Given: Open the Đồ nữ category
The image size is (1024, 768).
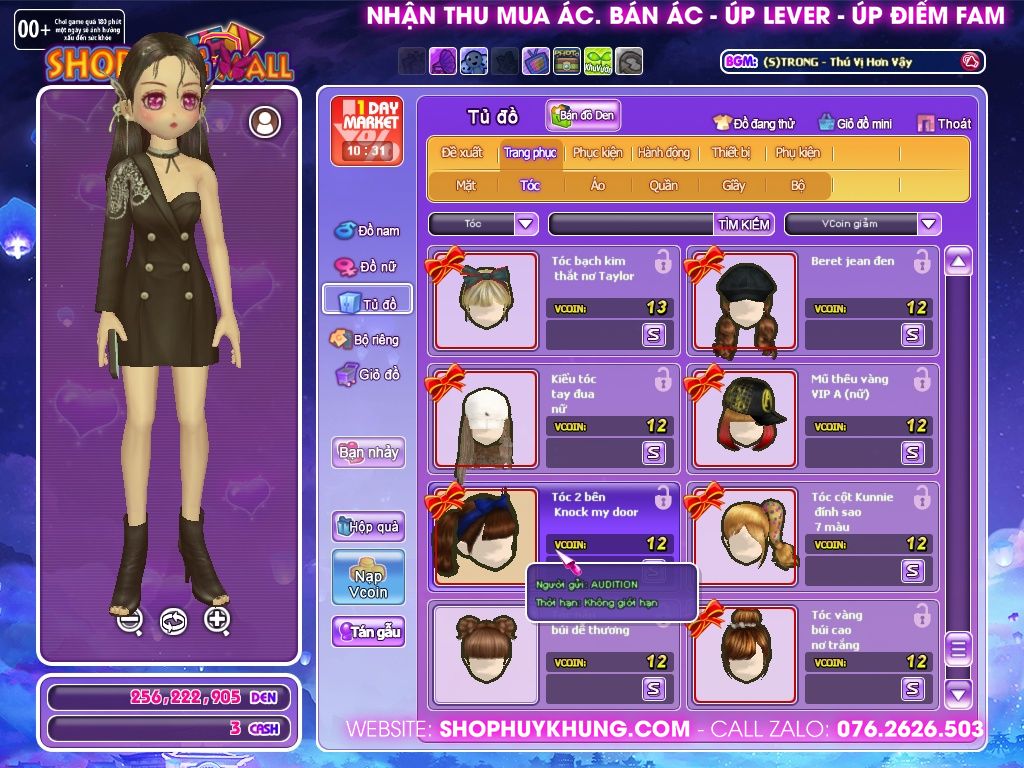Looking at the screenshot, I should tap(367, 267).
